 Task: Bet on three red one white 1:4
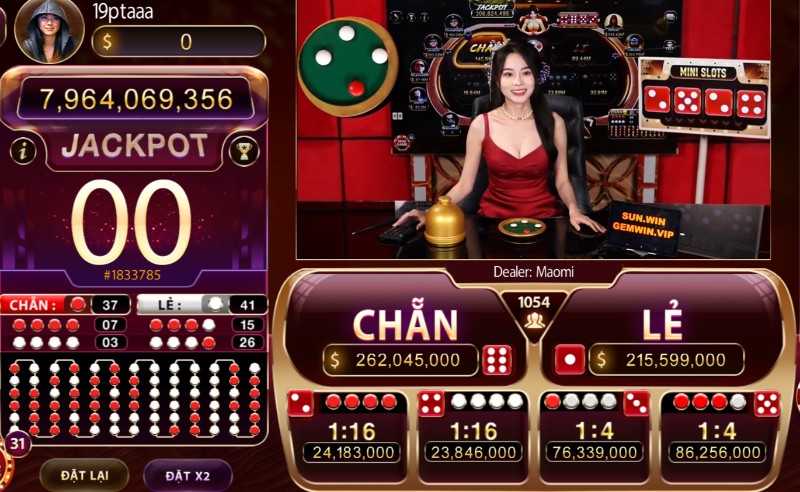pos(722,430)
